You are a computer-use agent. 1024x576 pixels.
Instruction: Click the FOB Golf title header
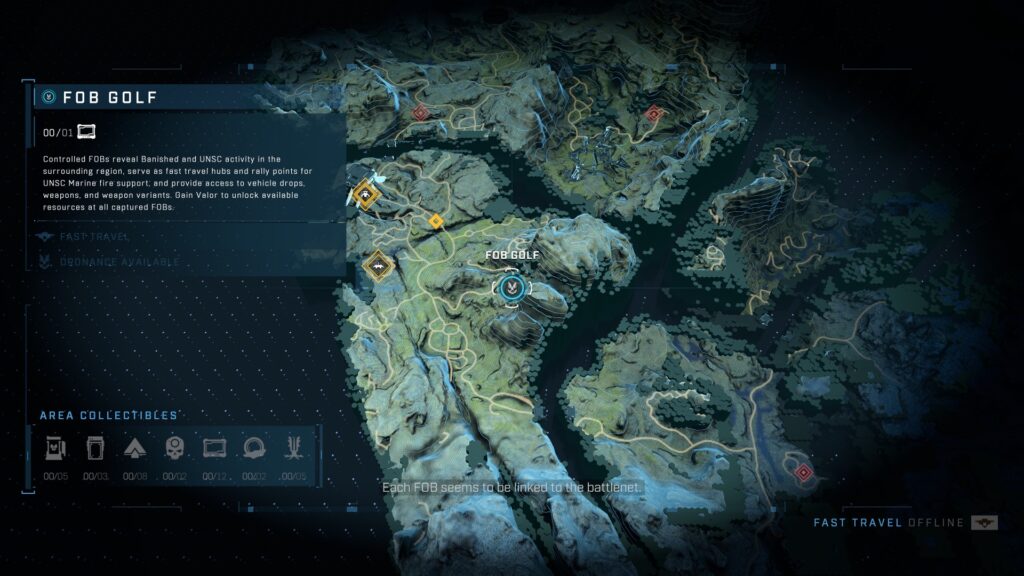110,97
